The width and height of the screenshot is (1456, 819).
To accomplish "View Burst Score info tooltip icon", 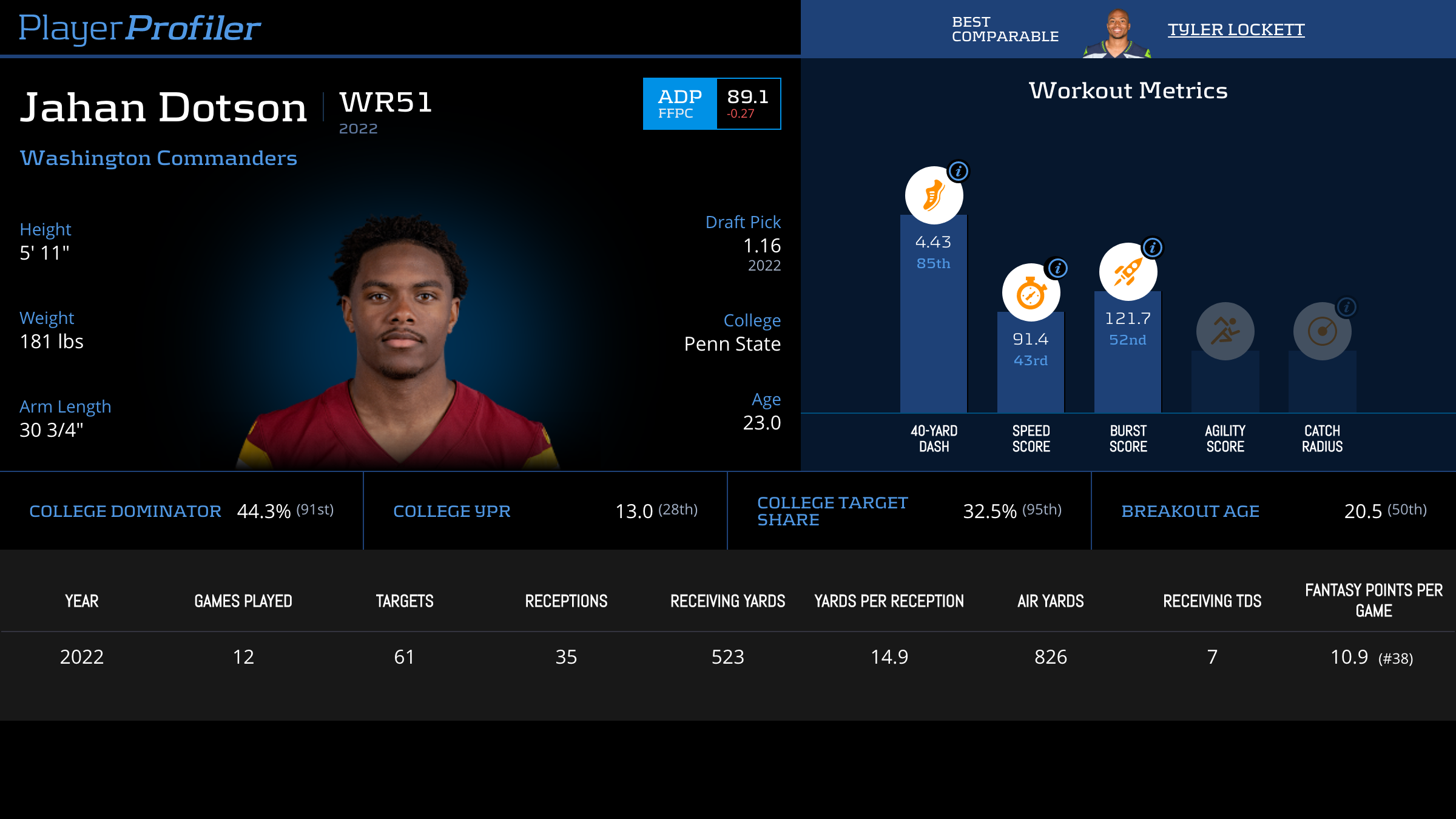I will (1153, 248).
